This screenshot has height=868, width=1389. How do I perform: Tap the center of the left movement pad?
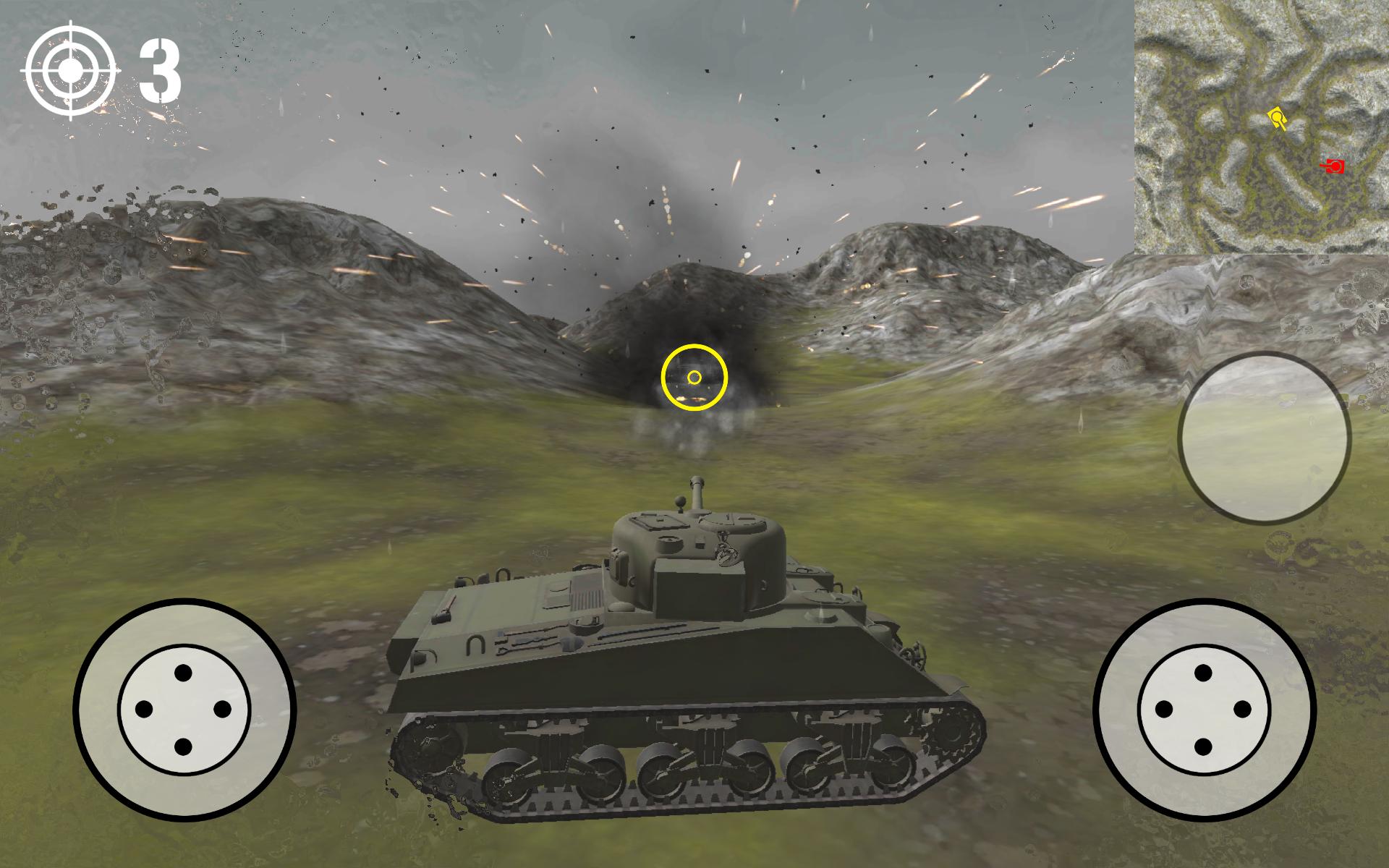point(182,709)
